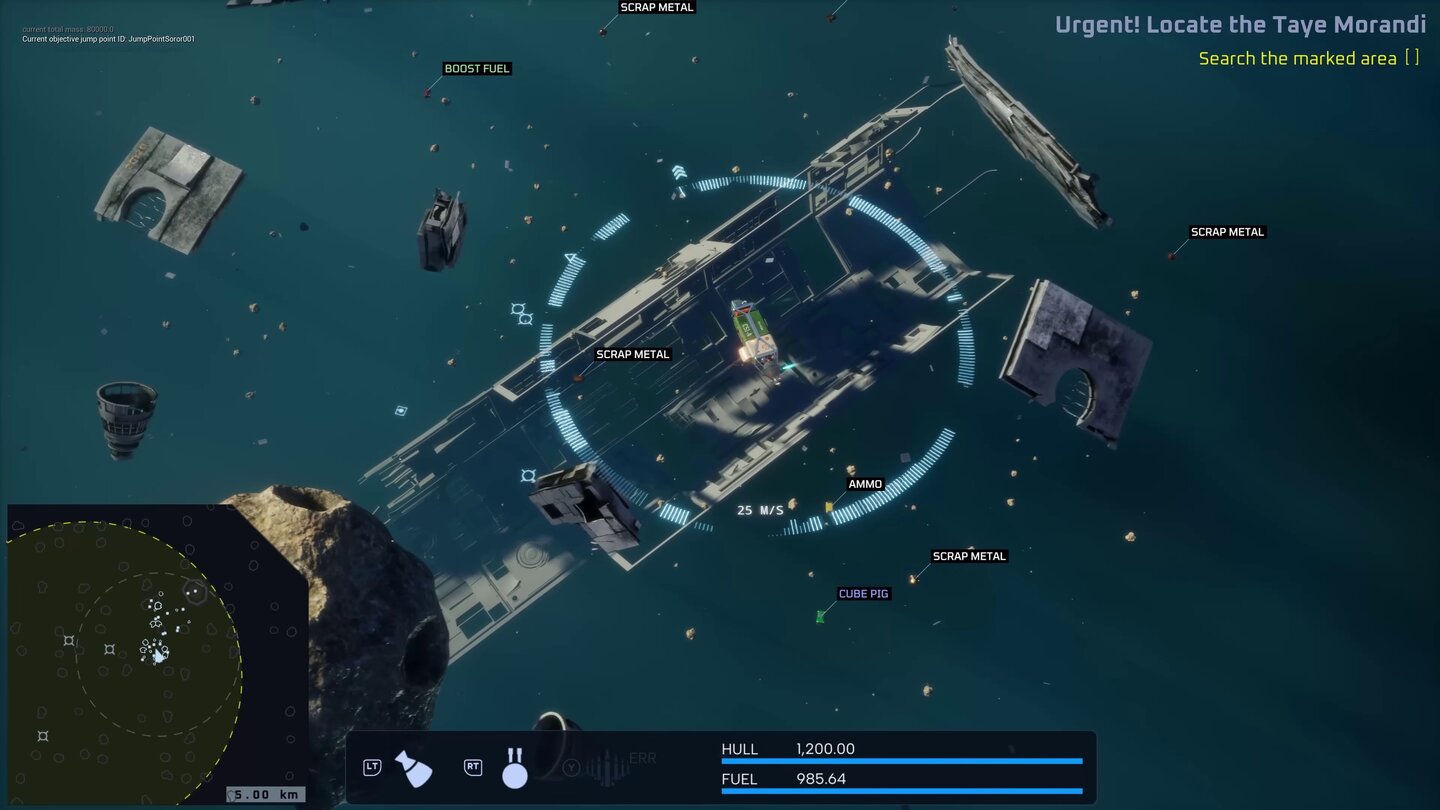Select the thruster boost ability icon
Viewport: 1440px width, 810px height.
pyautogui.click(x=413, y=768)
